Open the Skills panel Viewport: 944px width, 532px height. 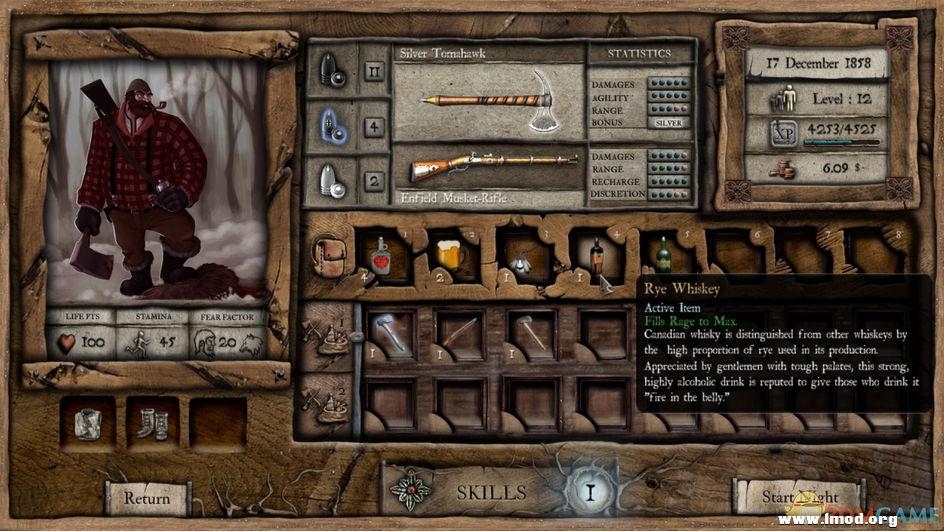[491, 492]
